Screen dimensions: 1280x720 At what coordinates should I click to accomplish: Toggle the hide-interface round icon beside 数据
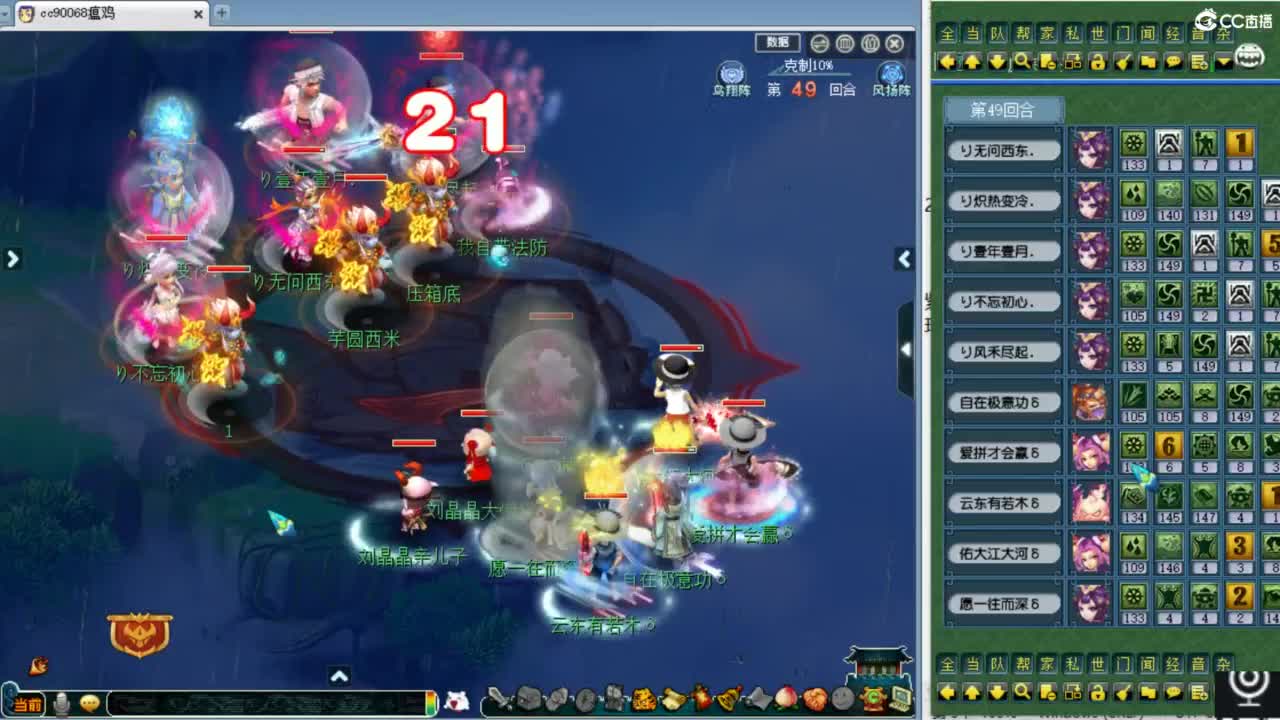tap(819, 43)
